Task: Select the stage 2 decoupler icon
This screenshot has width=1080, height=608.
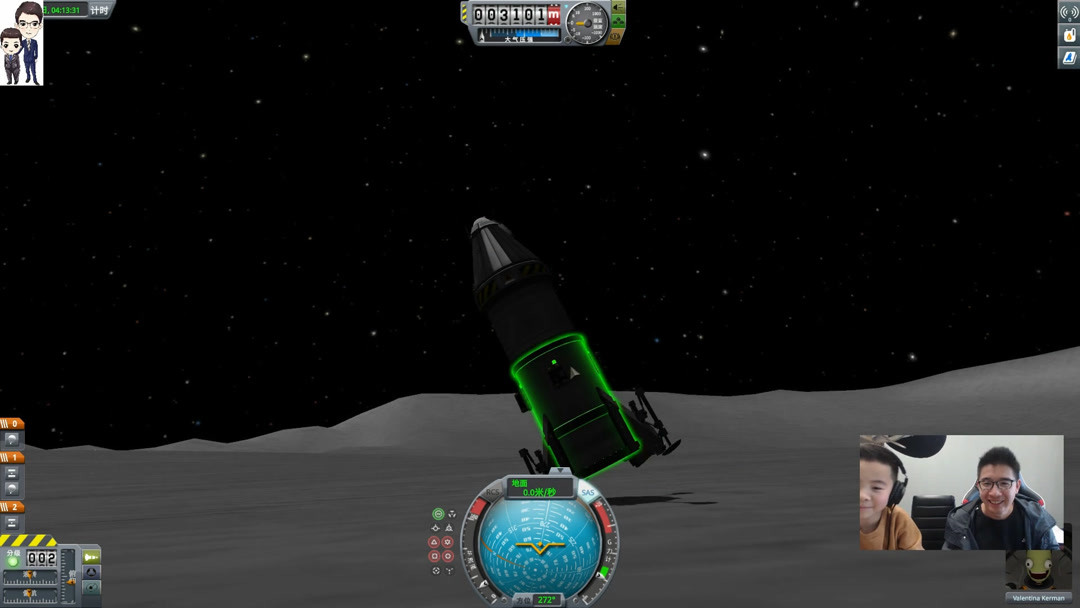Action: (x=12, y=523)
